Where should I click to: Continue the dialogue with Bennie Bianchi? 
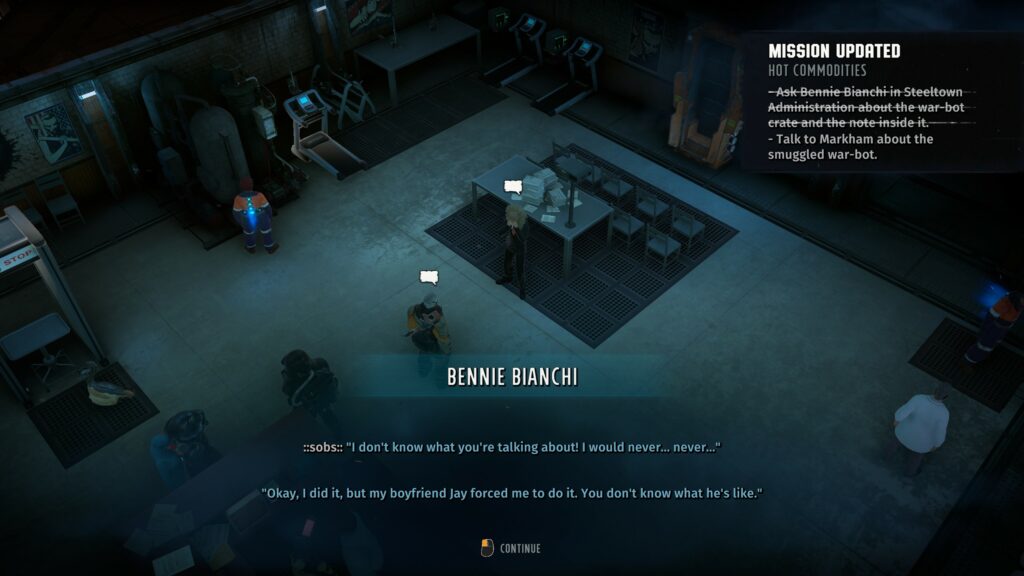[x=511, y=548]
